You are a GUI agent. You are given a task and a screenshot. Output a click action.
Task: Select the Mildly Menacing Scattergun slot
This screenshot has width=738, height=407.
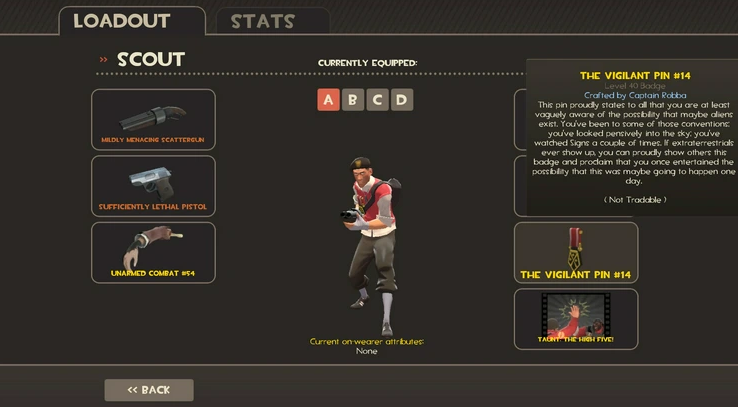click(153, 119)
